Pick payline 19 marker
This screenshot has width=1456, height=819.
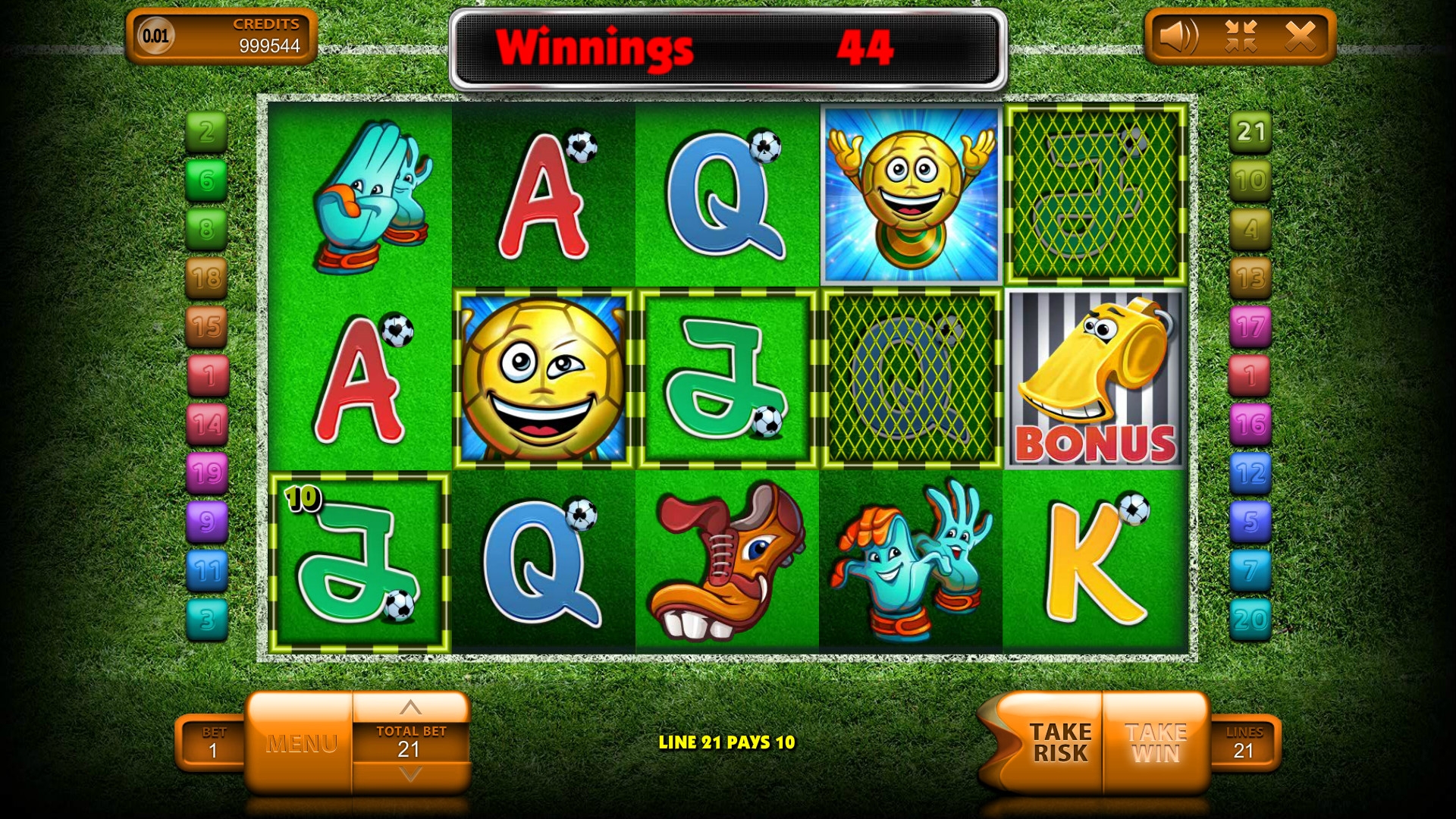coord(206,473)
